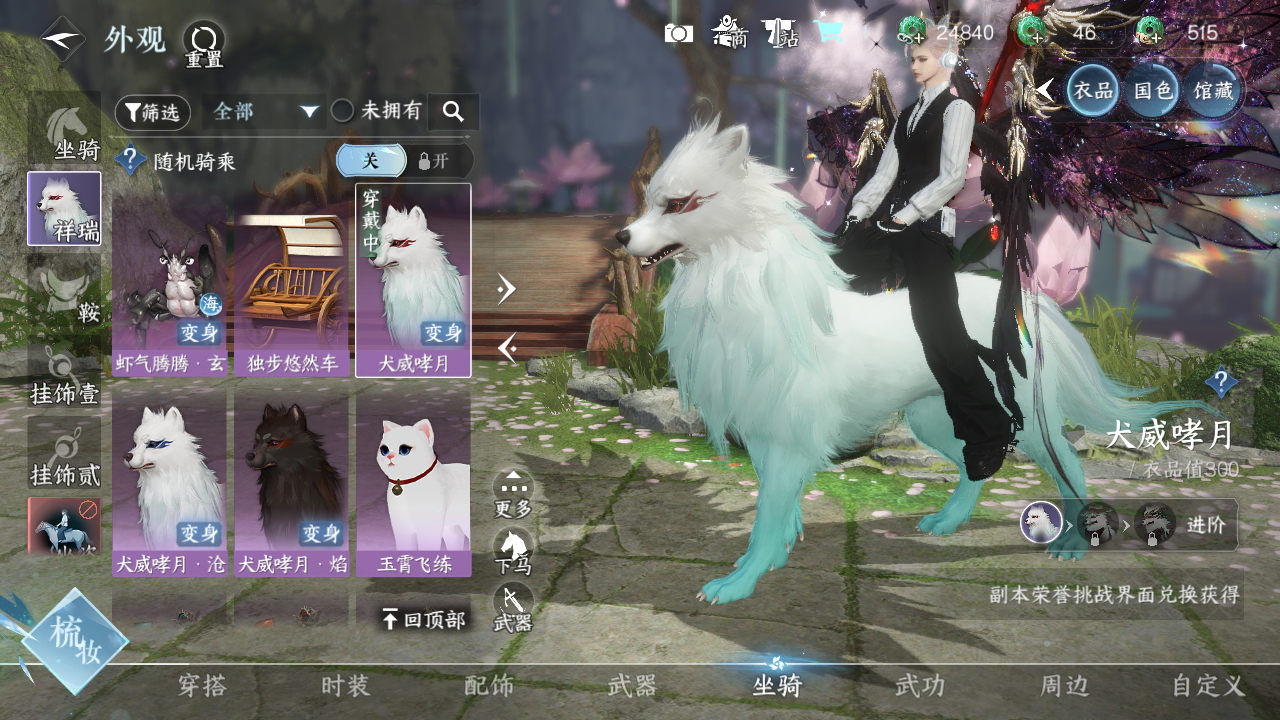This screenshot has height=720, width=1280.
Task: Open mount search magnifier
Action: click(x=453, y=112)
